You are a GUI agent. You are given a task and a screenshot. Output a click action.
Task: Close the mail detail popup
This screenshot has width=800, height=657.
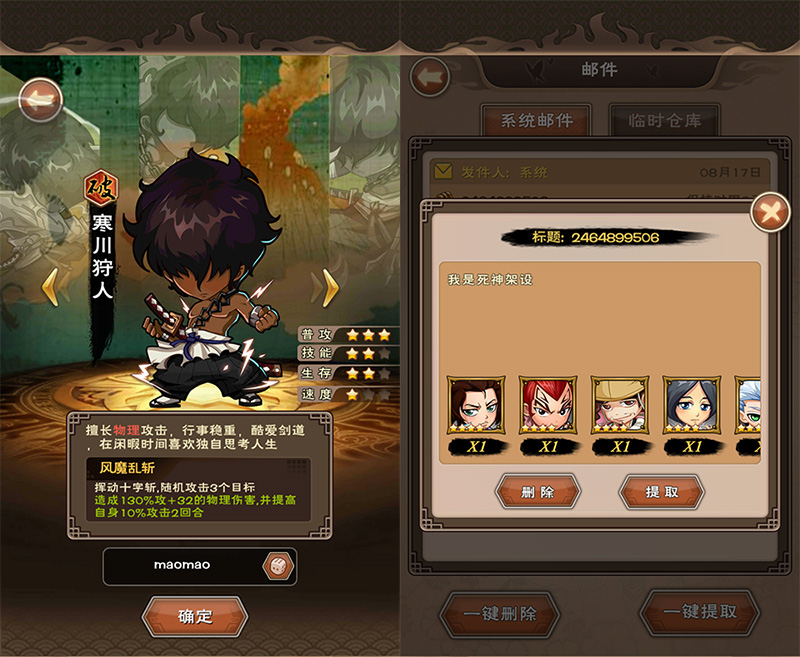point(770,211)
